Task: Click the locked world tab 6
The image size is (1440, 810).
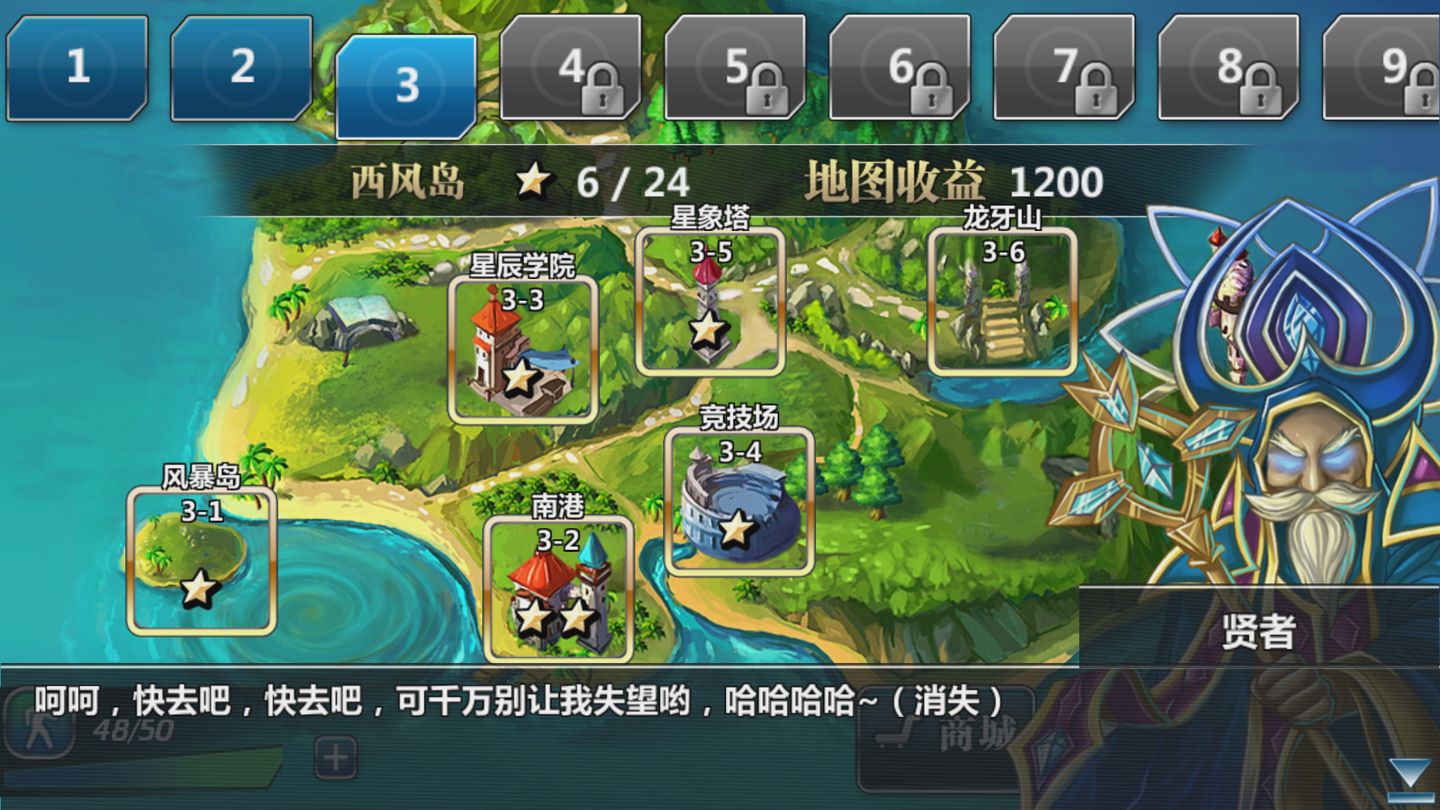Action: pyautogui.click(x=900, y=67)
